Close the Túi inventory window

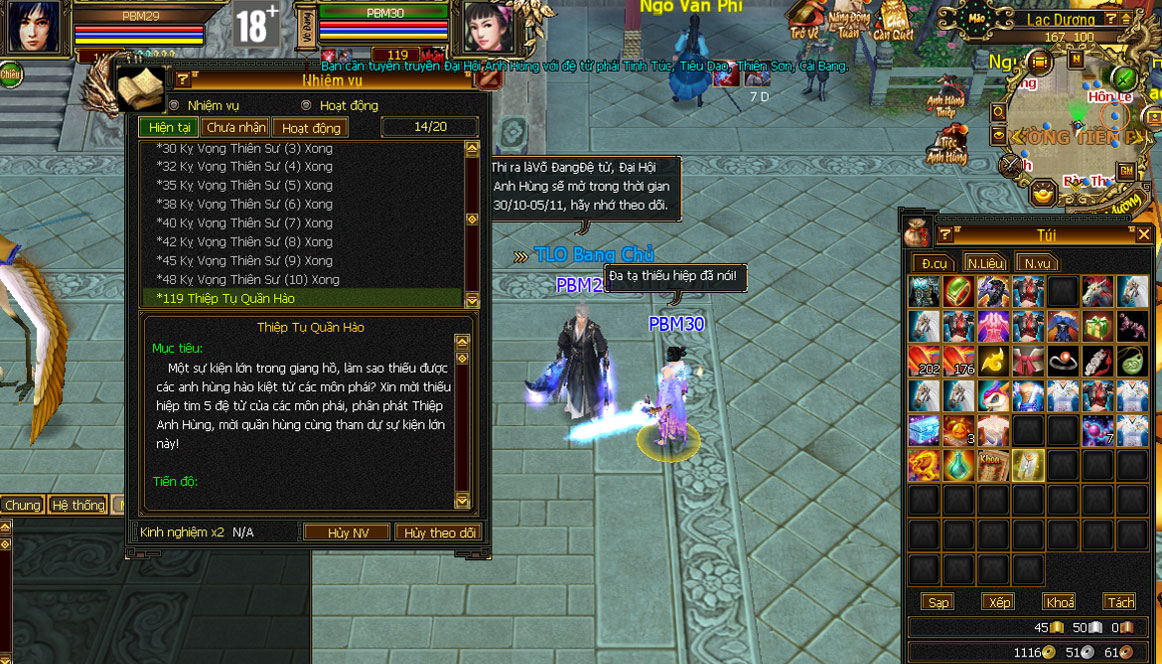tap(1144, 234)
